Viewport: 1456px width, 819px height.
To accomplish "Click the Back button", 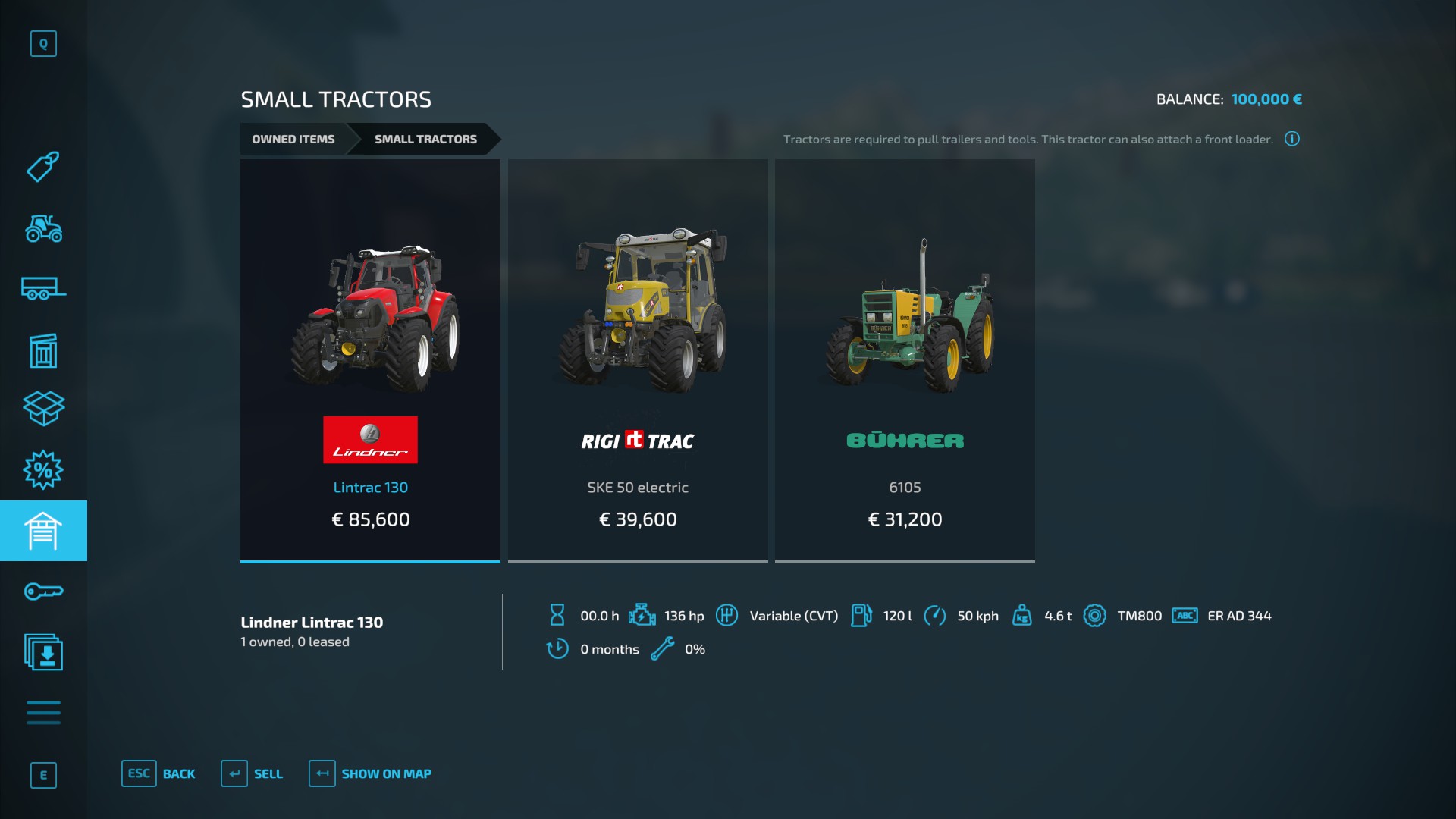I will (158, 773).
